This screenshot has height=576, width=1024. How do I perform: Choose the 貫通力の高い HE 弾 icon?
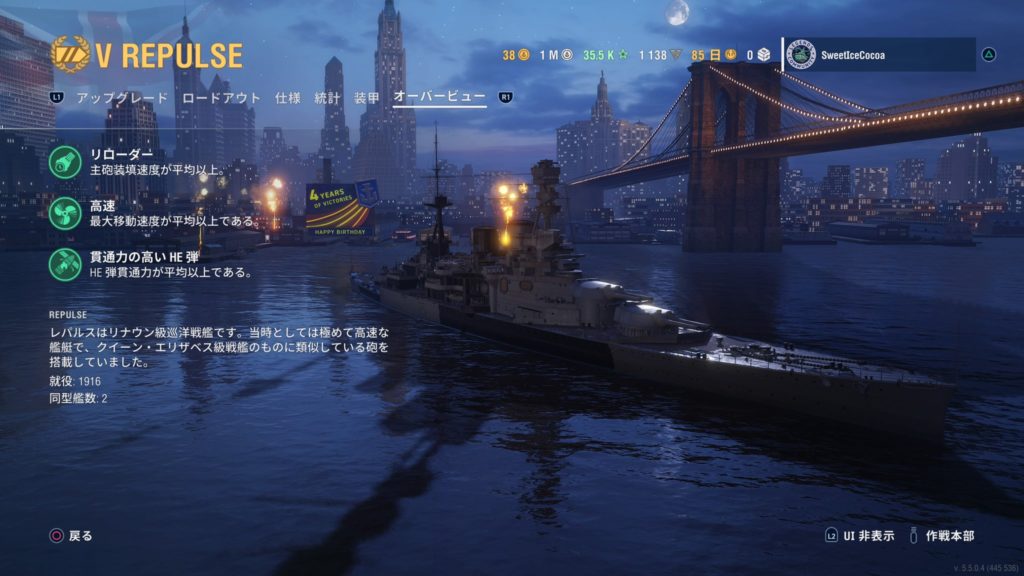point(64,264)
